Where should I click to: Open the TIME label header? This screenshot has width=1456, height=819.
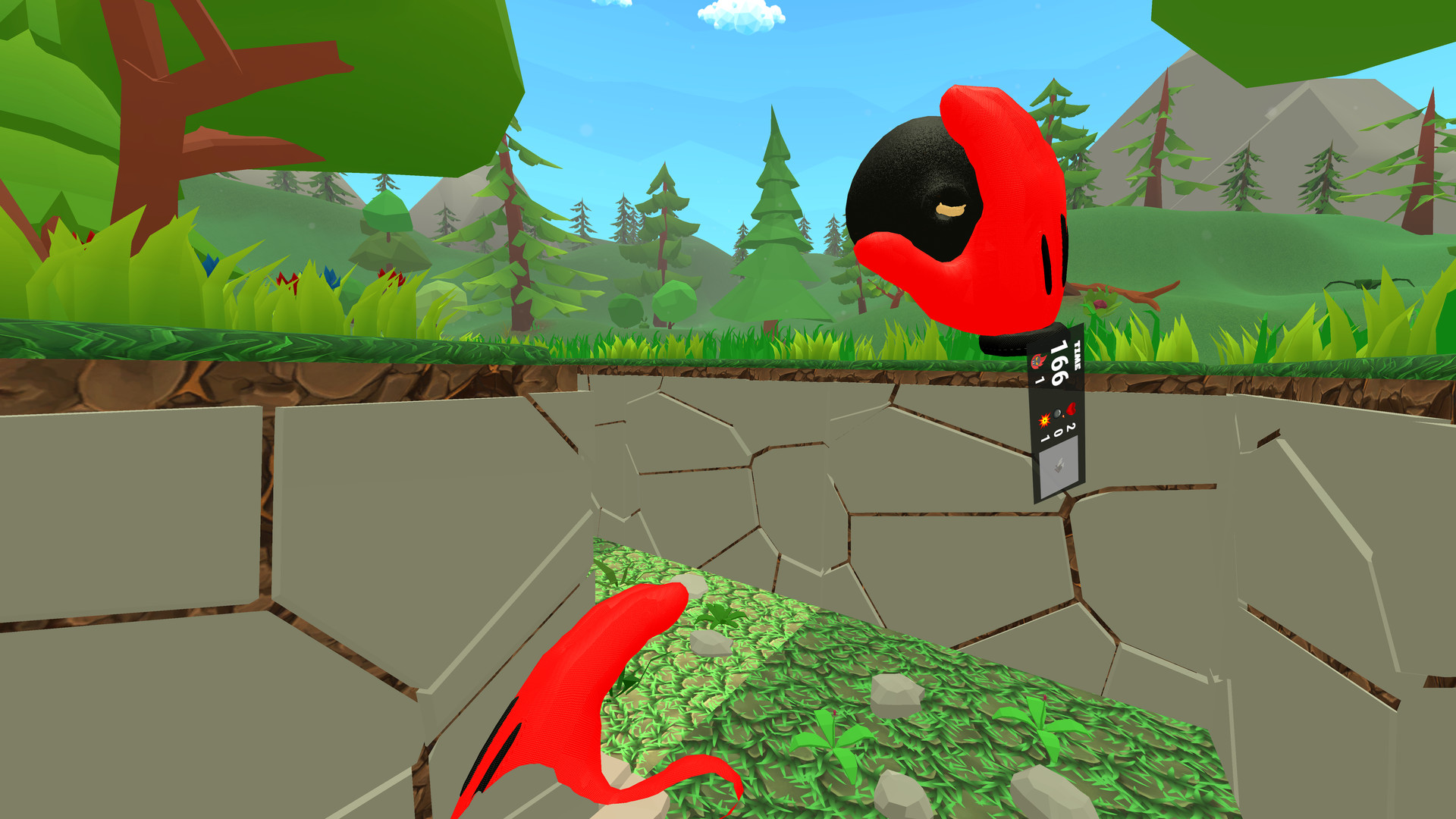click(x=1077, y=354)
